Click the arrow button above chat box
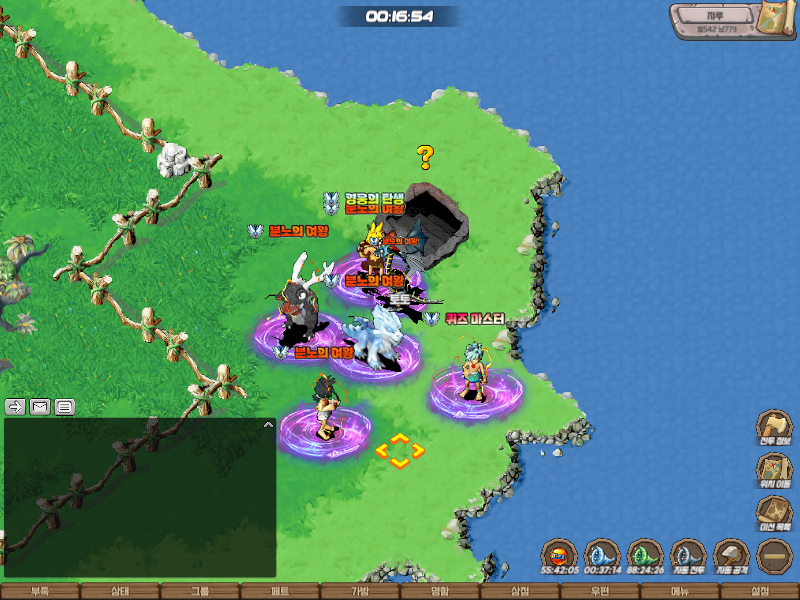This screenshot has width=800, height=600. pyautogui.click(x=16, y=406)
